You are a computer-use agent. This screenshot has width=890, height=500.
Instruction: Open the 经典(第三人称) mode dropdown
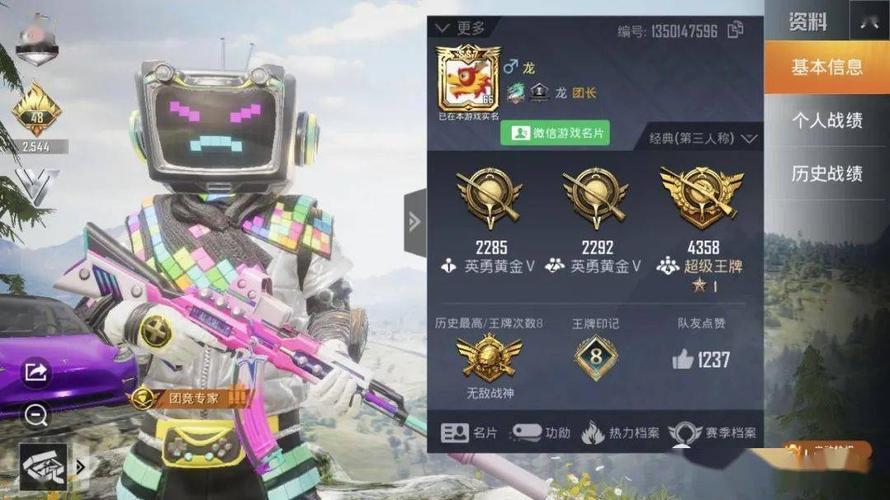703,138
